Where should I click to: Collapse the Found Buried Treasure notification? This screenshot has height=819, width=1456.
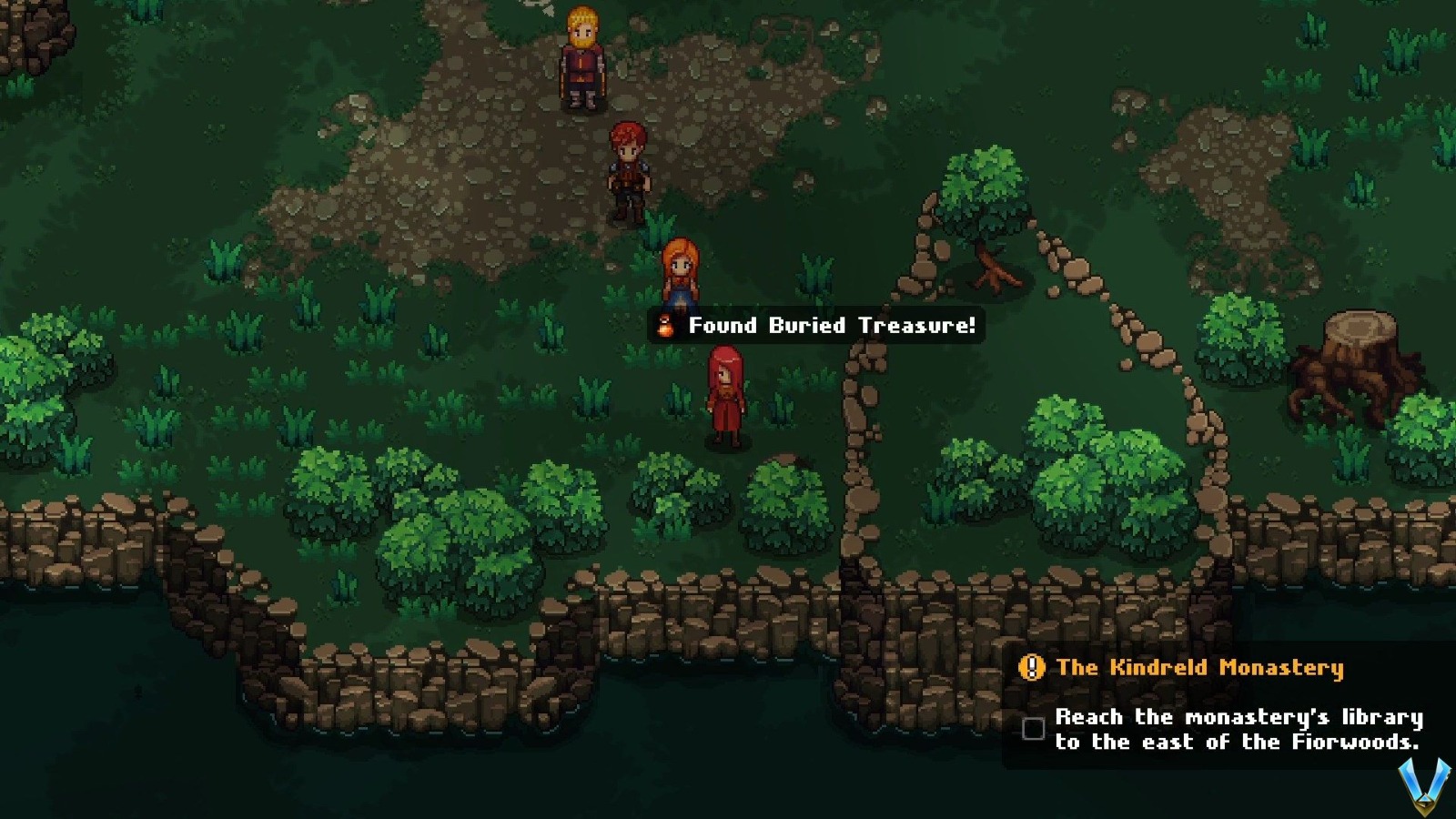[x=814, y=326]
